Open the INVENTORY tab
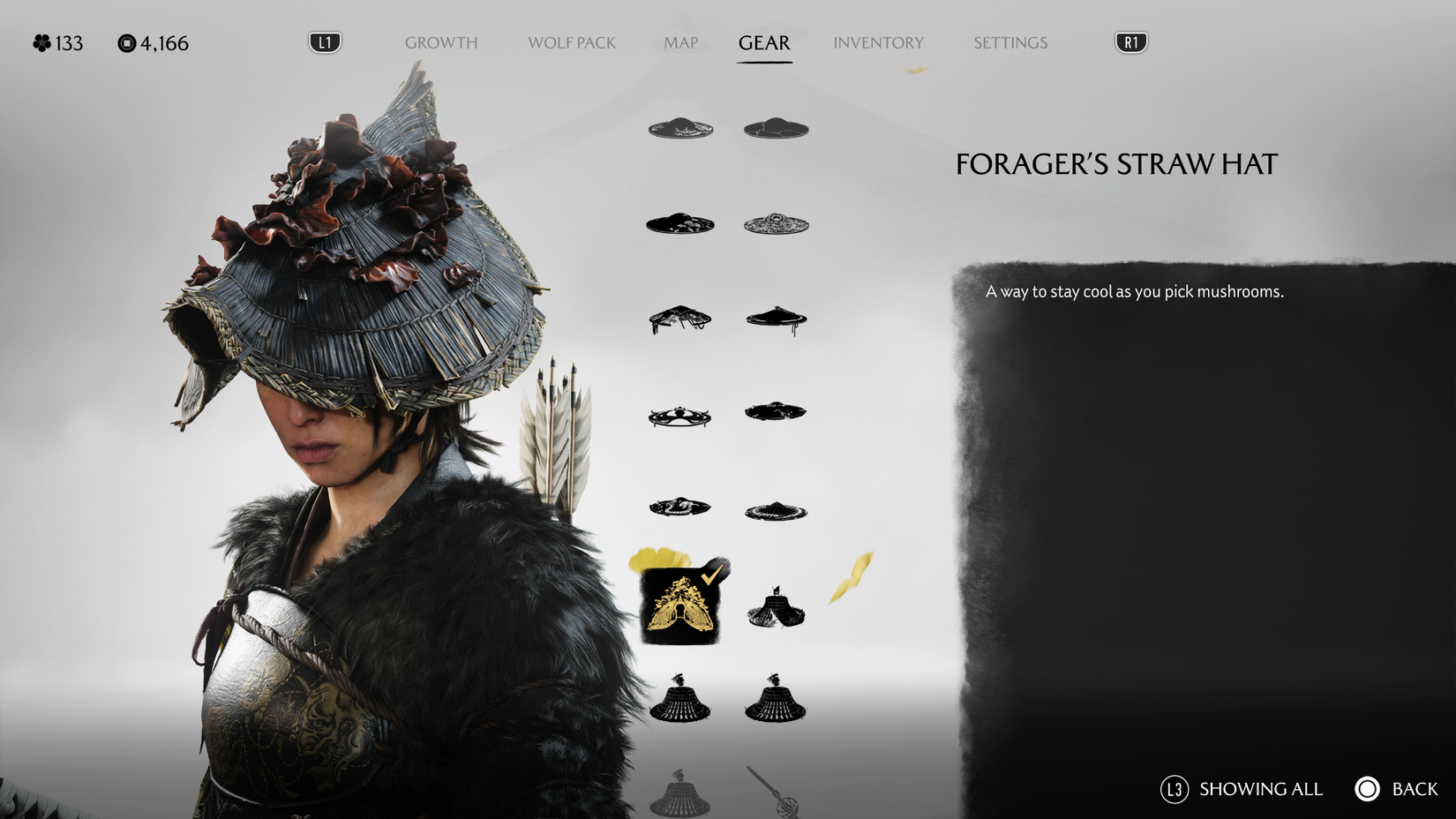This screenshot has height=819, width=1456. (x=879, y=42)
